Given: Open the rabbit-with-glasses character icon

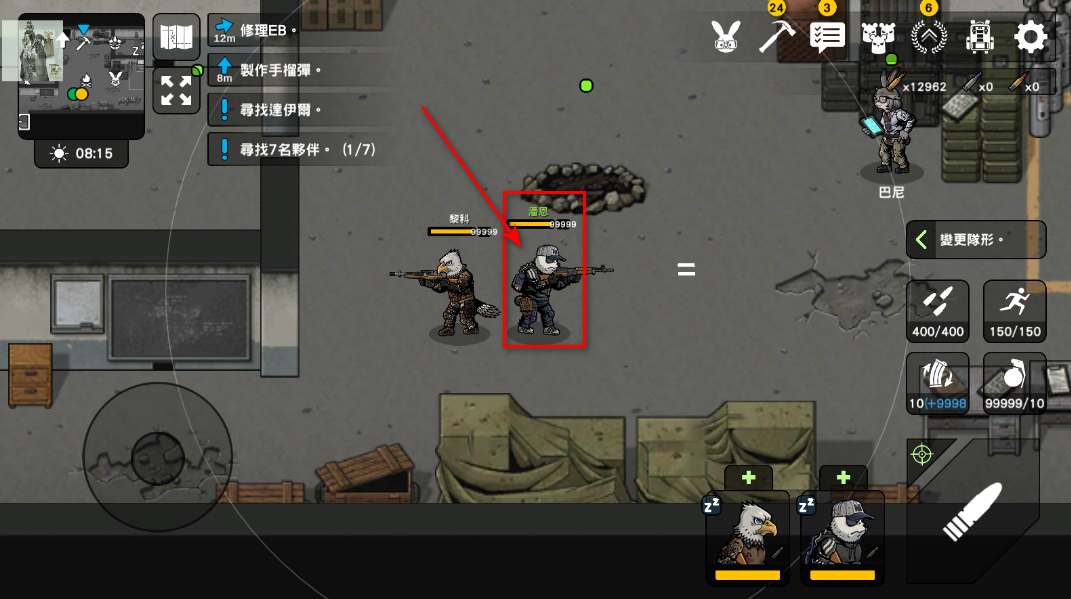Looking at the screenshot, I should pos(723,38).
